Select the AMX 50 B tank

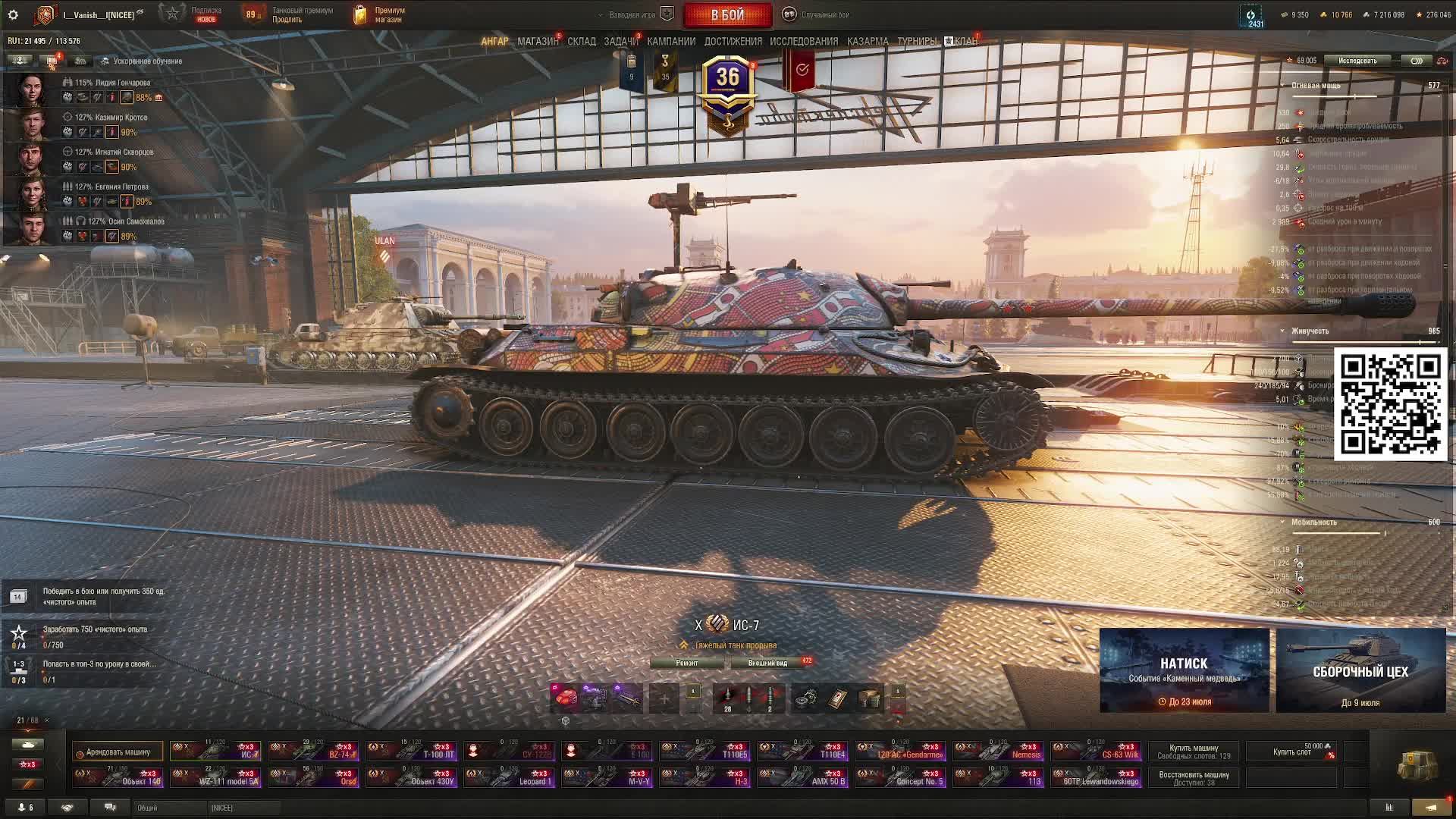pos(803,777)
